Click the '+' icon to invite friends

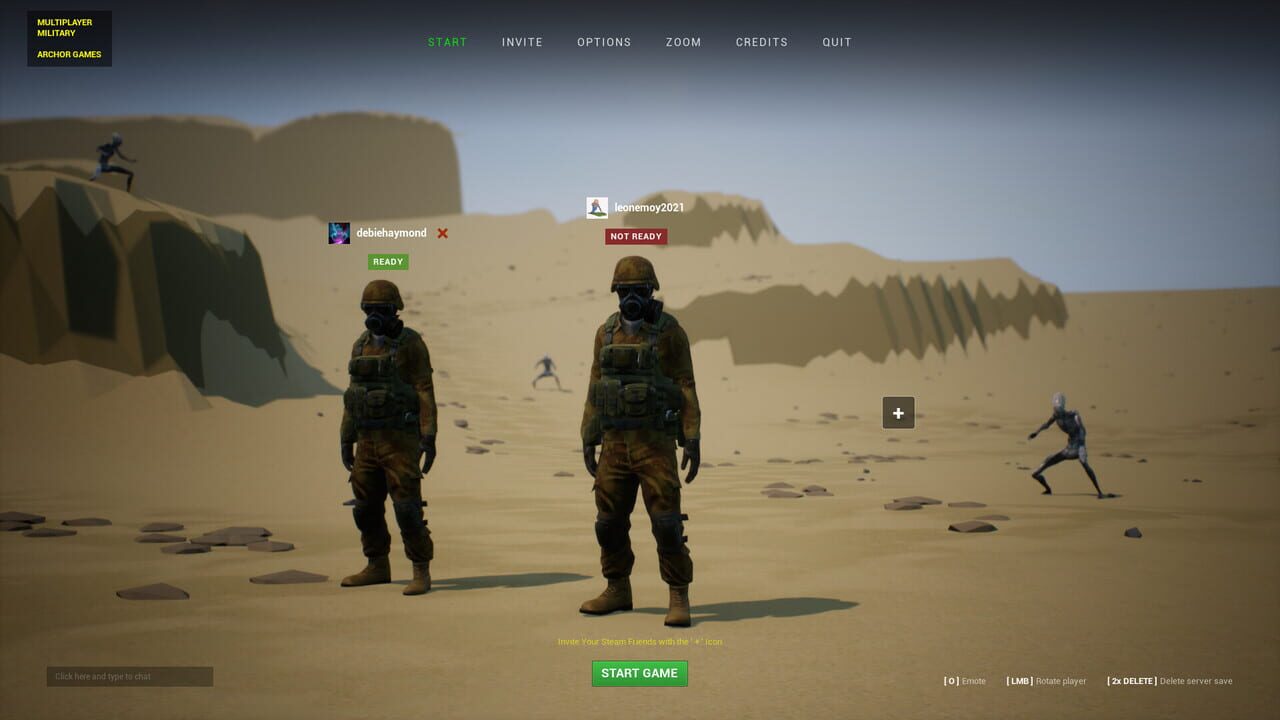(897, 412)
